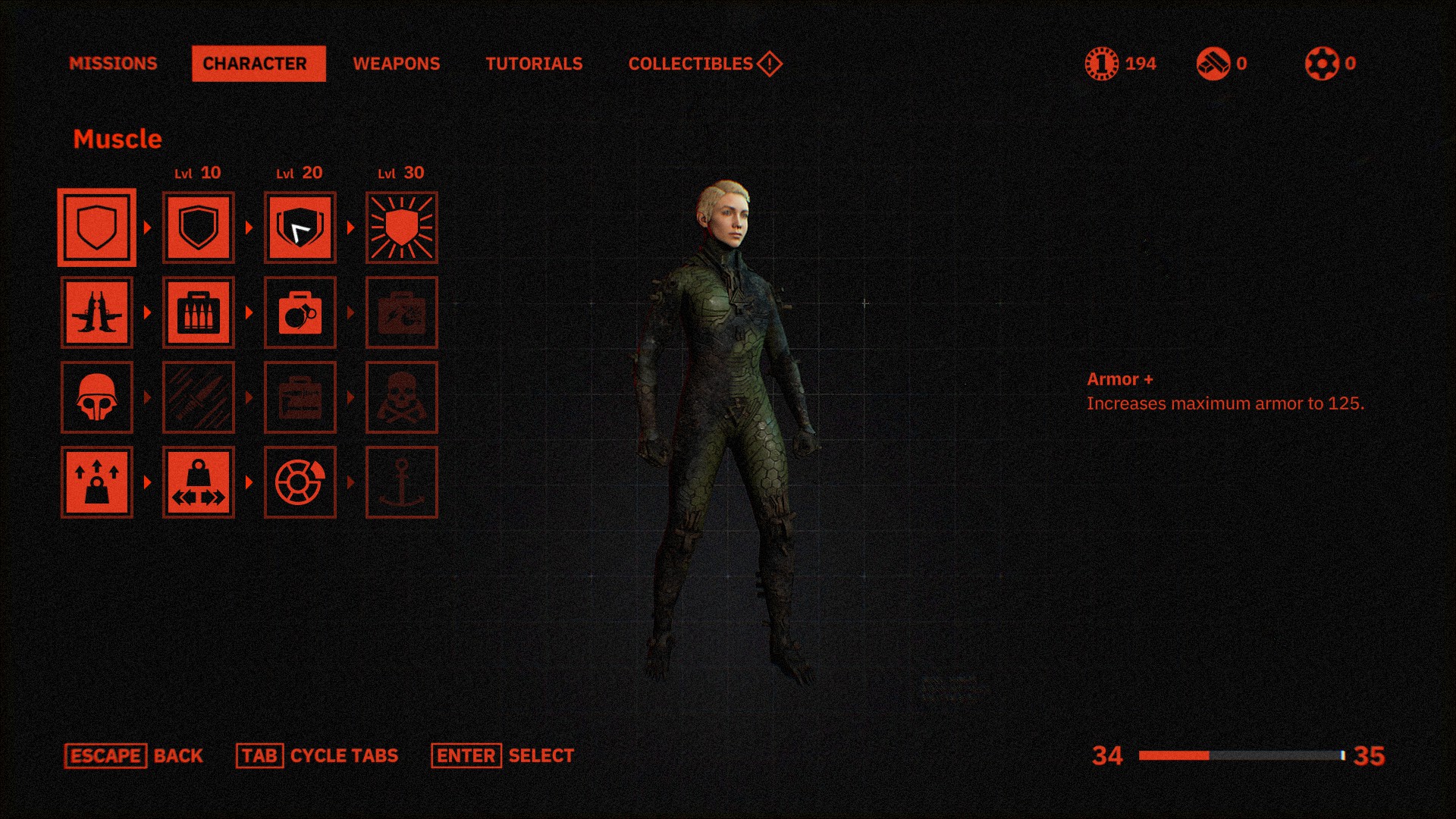The height and width of the screenshot is (819, 1456).
Task: Select the dual-wield guns skill
Action: [x=97, y=312]
